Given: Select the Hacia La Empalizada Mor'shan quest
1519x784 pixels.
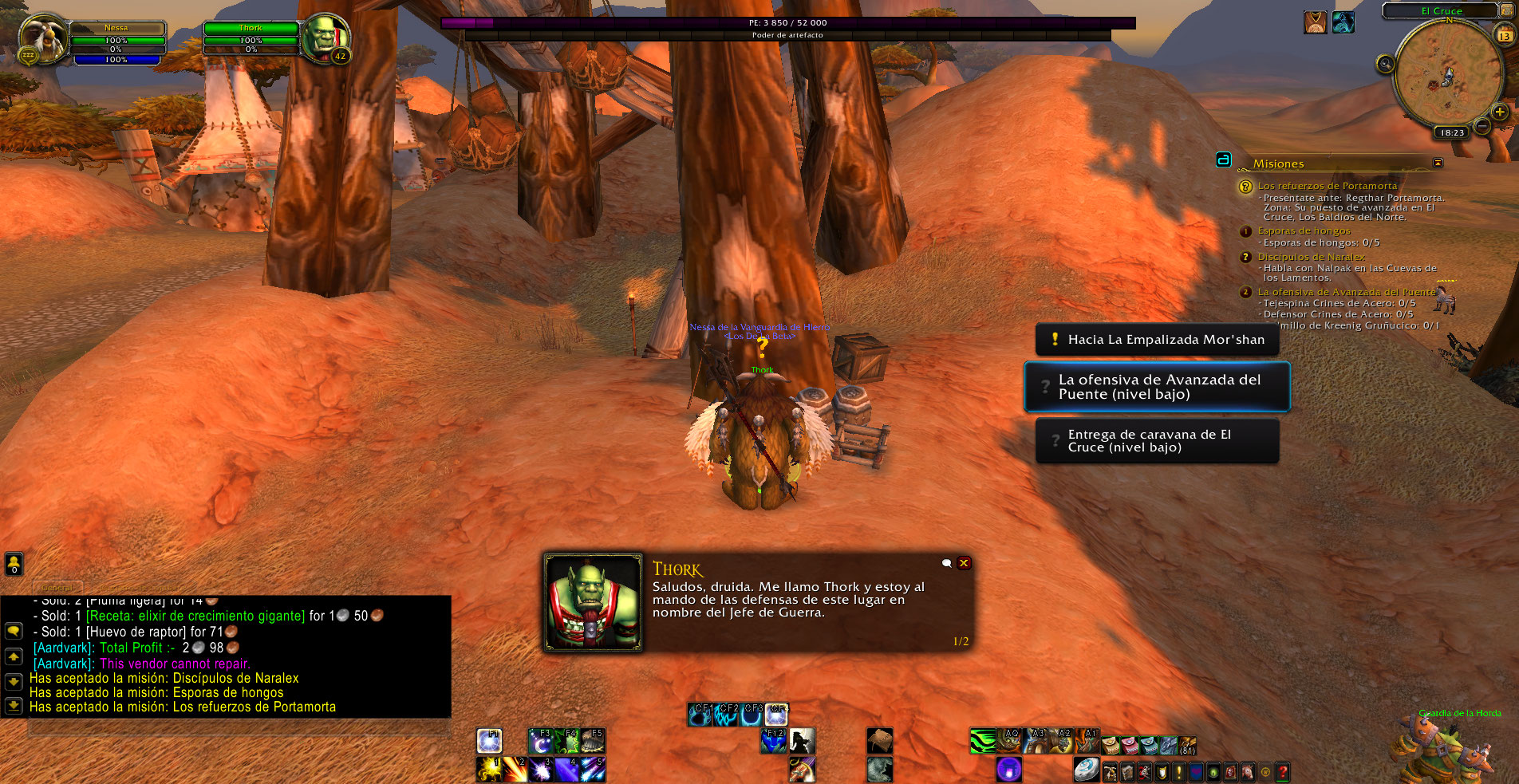Looking at the screenshot, I should click(1157, 340).
